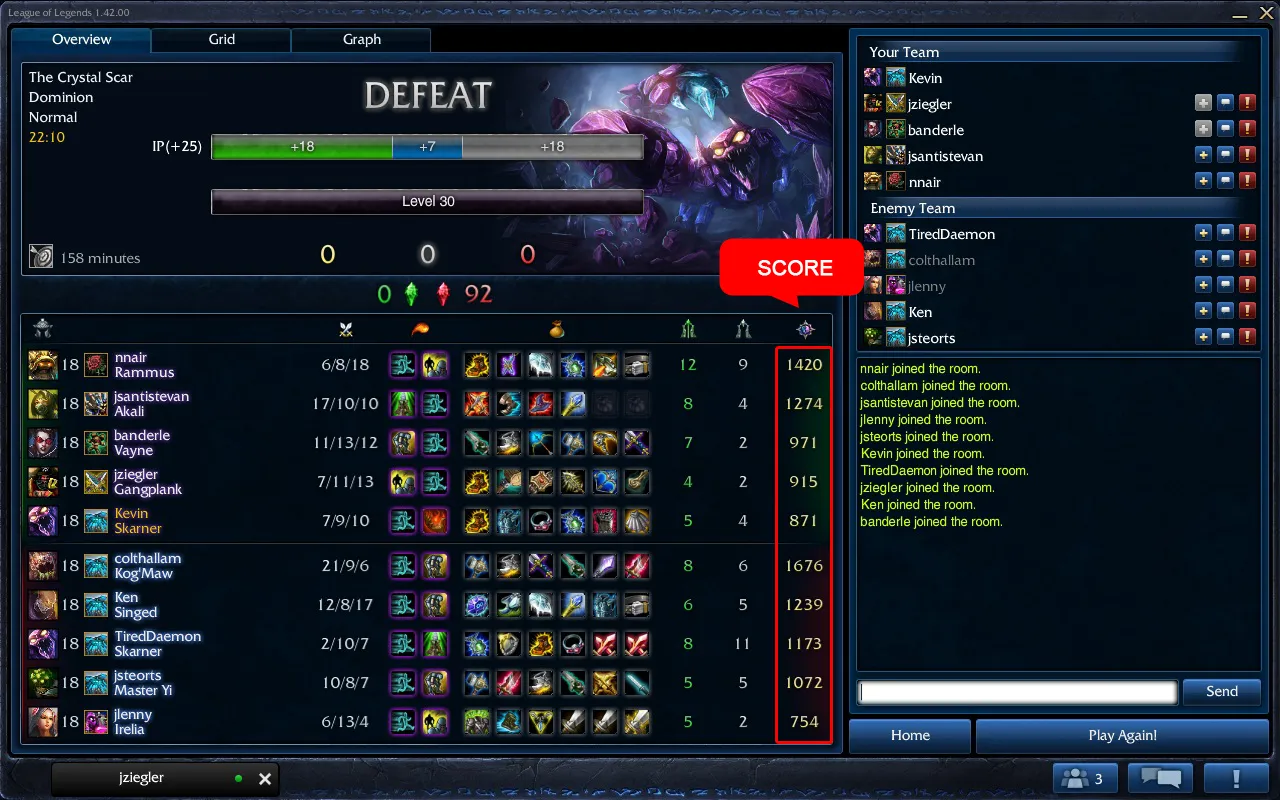Click the gold earned bag column icon
Image resolution: width=1280 pixels, height=800 pixels.
point(557,330)
